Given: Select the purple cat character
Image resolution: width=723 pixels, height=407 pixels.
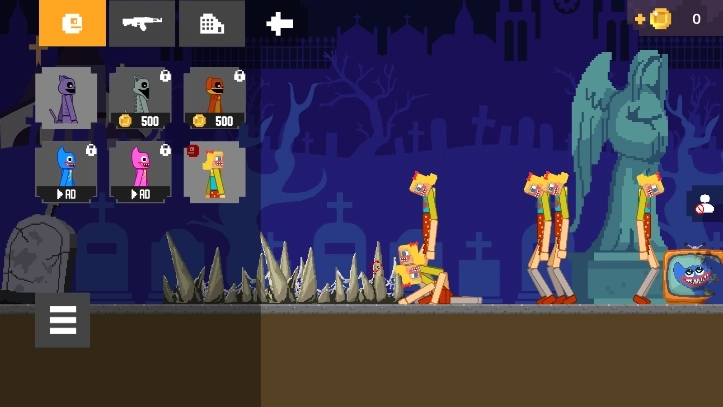Looking at the screenshot, I should [66, 98].
